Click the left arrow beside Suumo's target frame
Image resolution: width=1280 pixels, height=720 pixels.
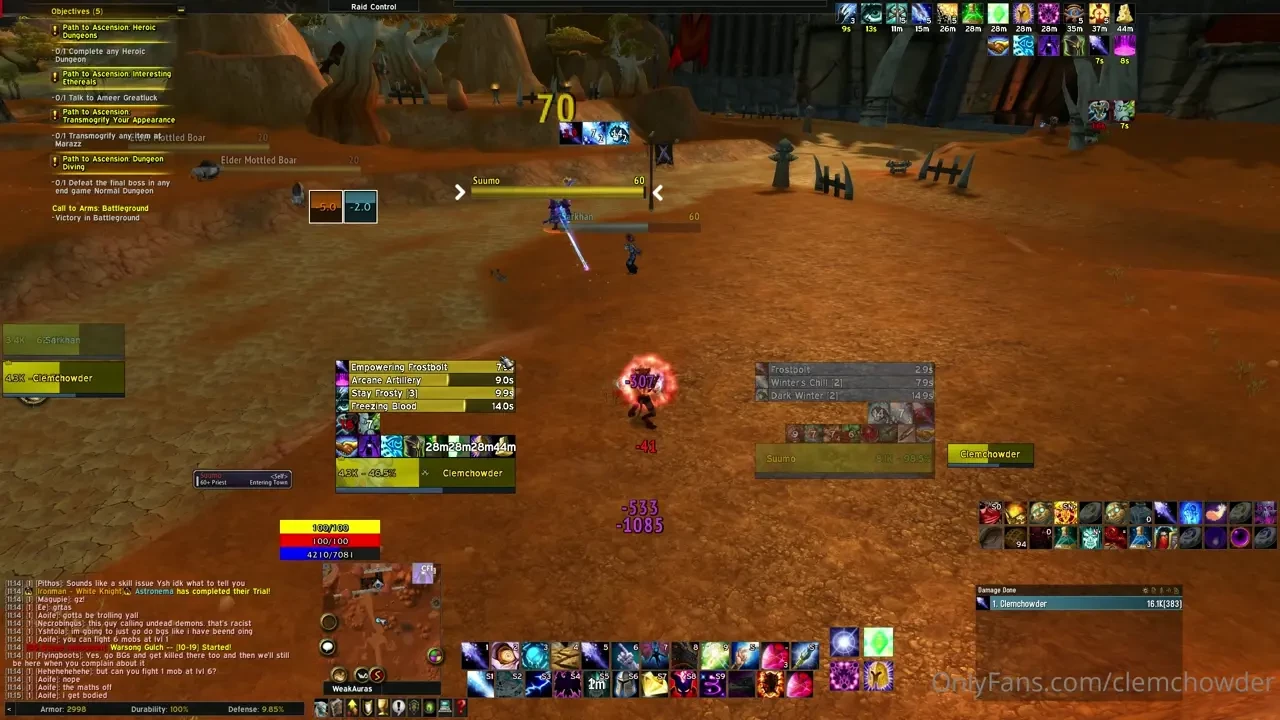tap(460, 192)
